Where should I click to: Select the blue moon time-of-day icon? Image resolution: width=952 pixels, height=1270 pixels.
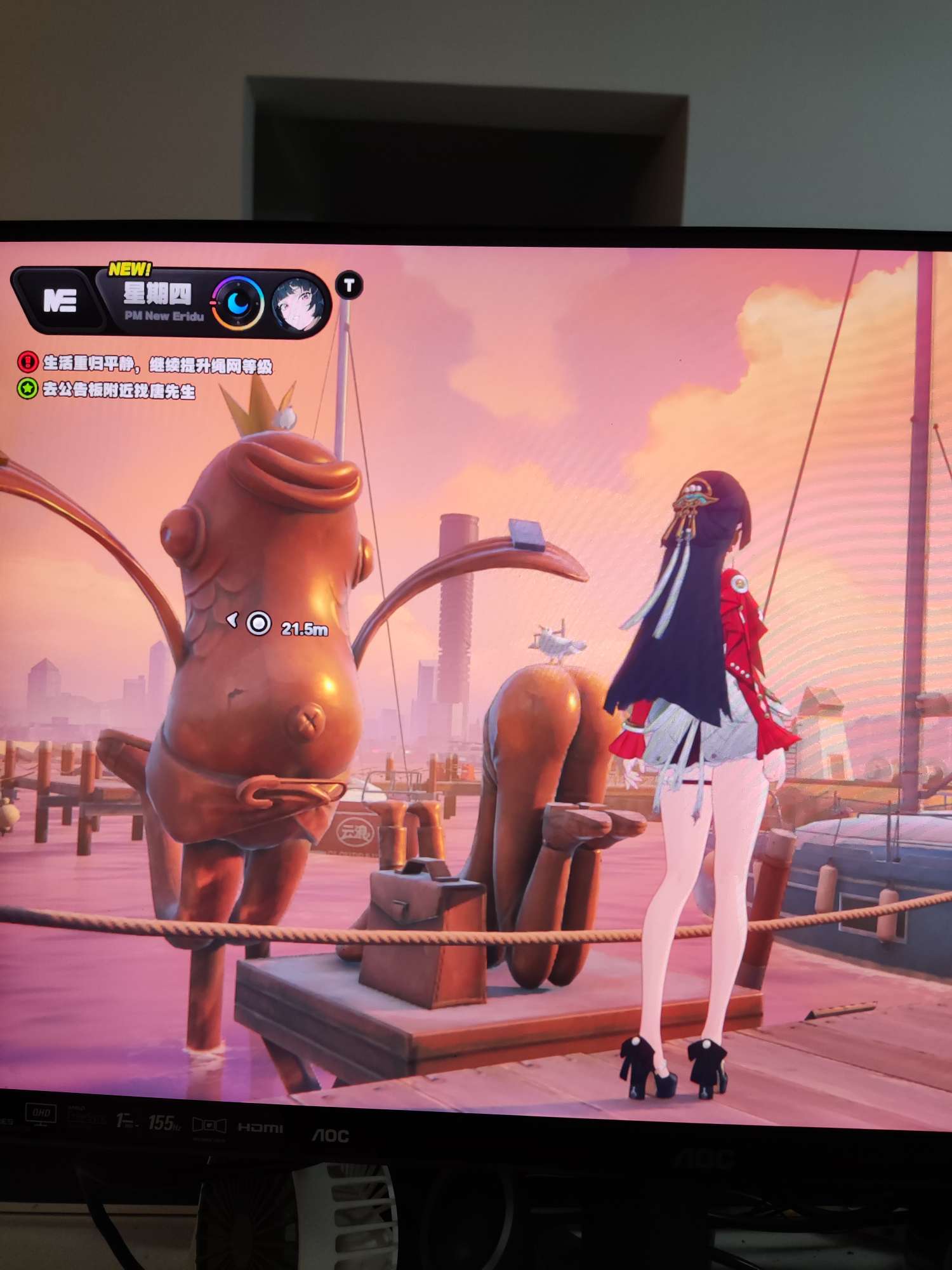[238, 304]
